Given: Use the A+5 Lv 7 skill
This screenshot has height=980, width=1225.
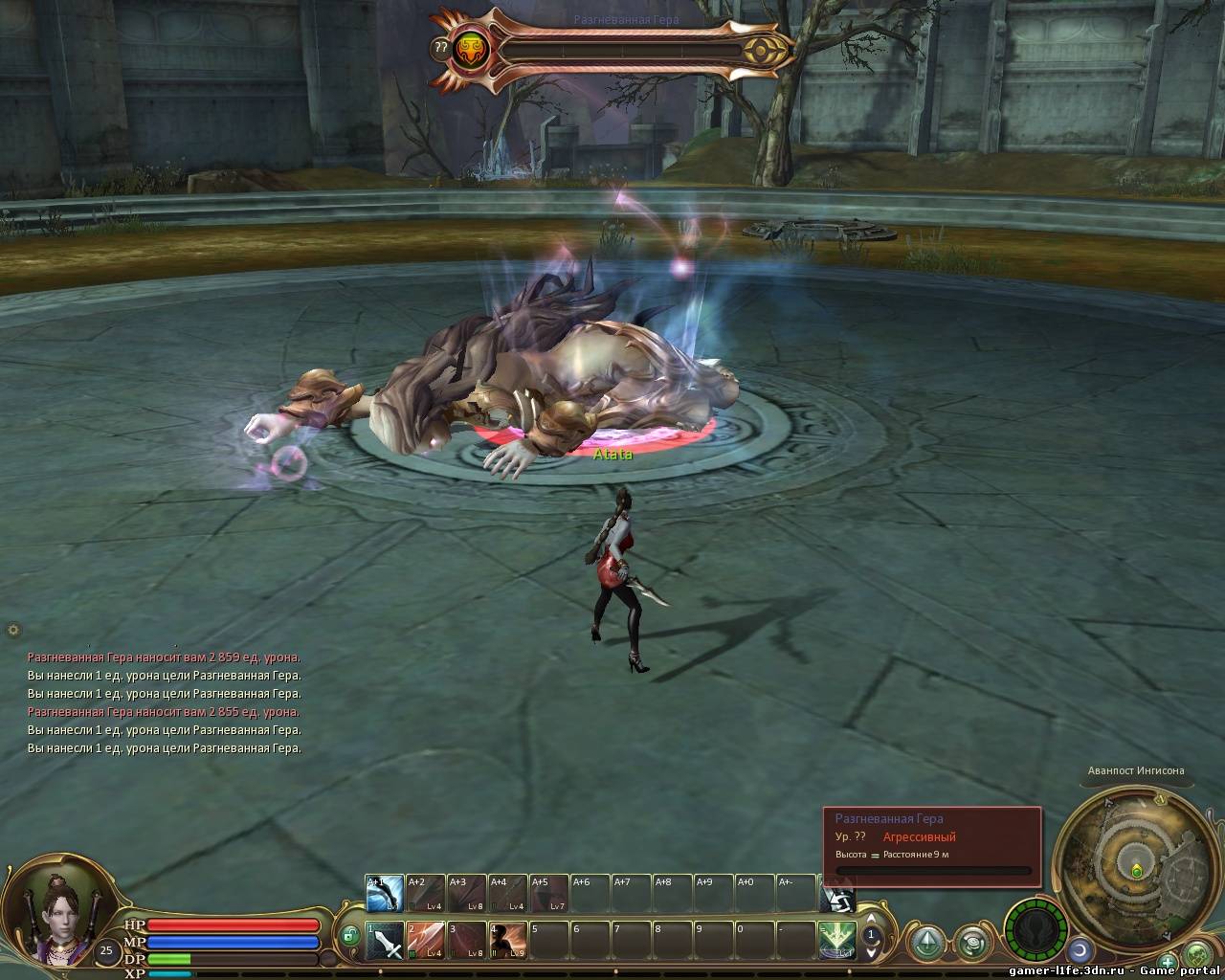Looking at the screenshot, I should coord(549,894).
